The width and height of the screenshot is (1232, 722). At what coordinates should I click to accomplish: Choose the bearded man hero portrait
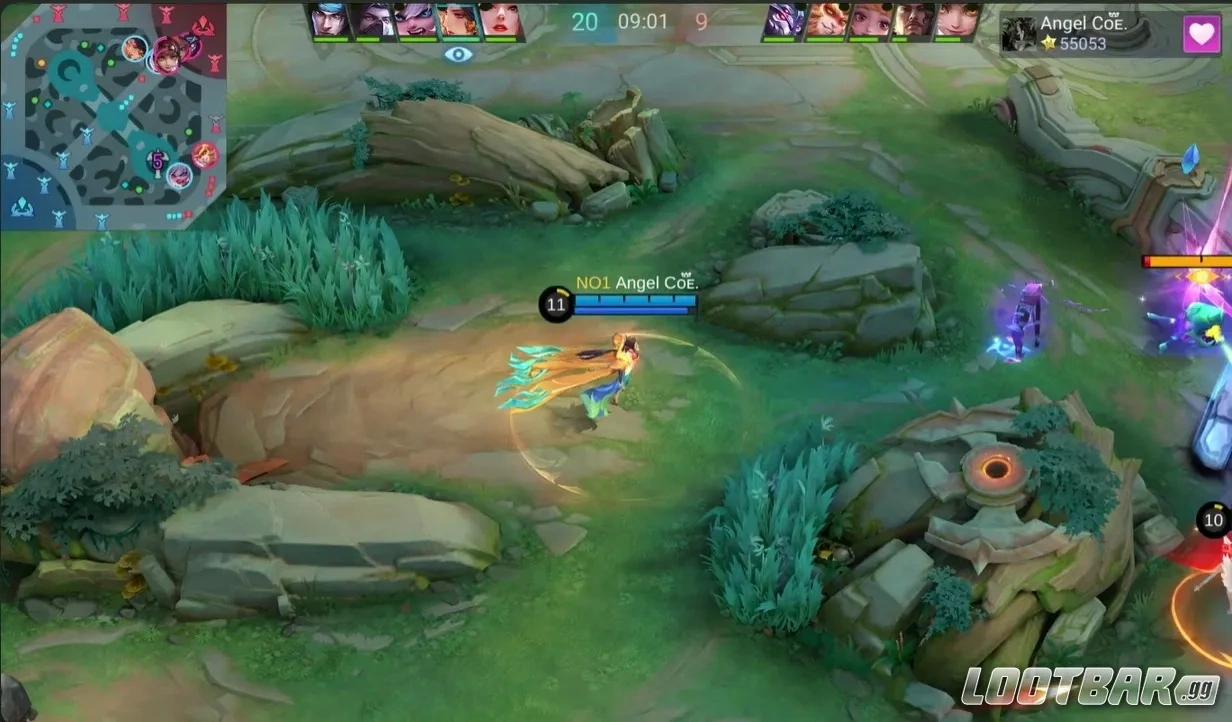pos(913,20)
